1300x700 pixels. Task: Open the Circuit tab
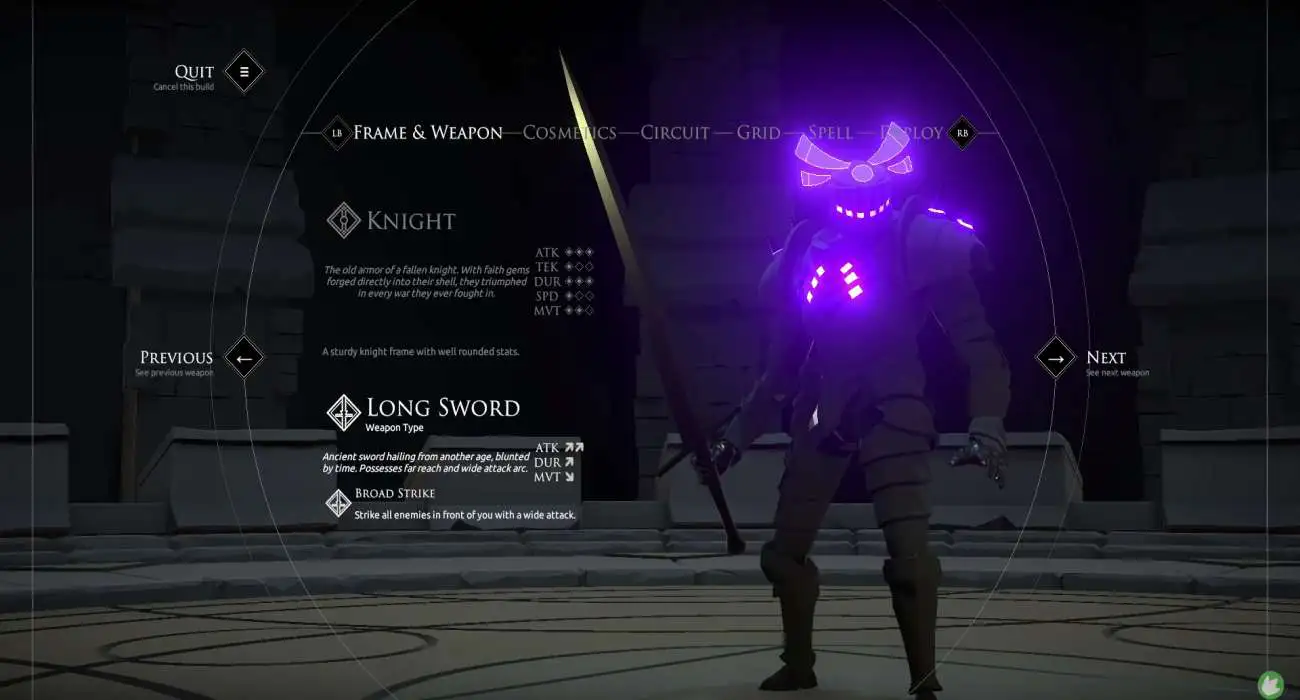click(x=674, y=132)
